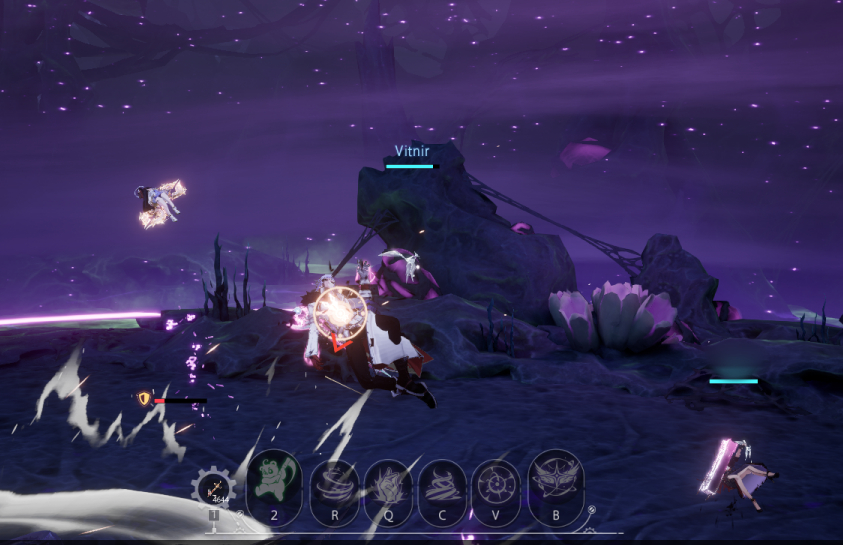
Task: Activate the green bear skill icon
Action: tap(274, 479)
